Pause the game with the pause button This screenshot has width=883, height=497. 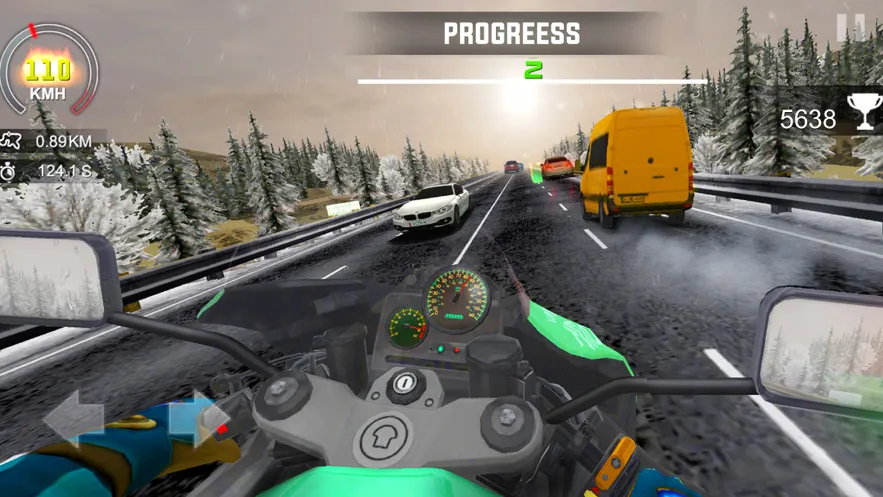point(851,28)
